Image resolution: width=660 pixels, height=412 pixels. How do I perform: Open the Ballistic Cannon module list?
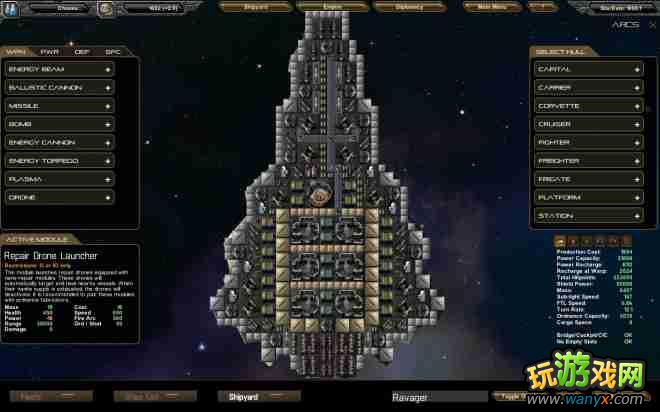pyautogui.click(x=59, y=88)
